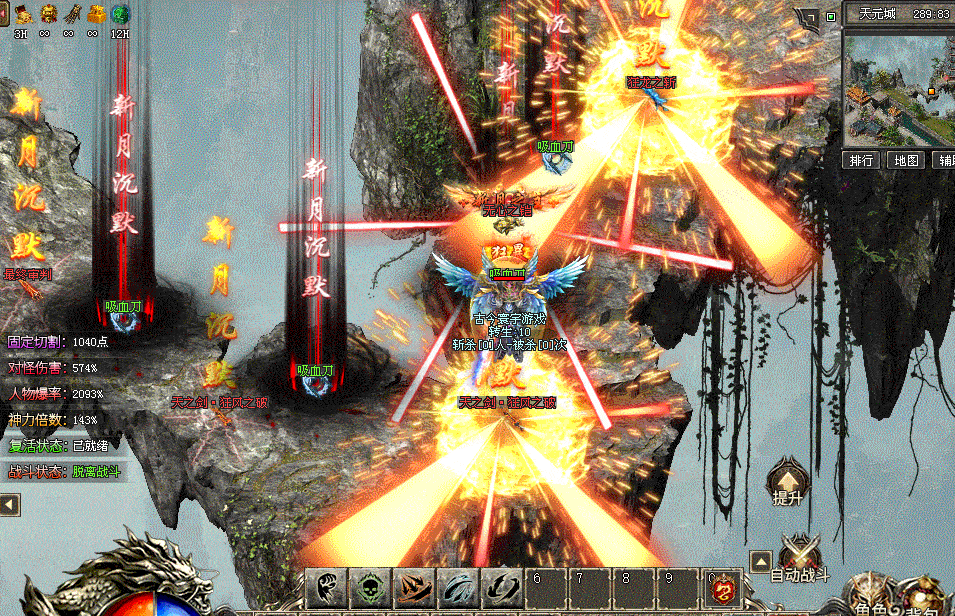Click the left-edge collapse arrow
Image resolution: width=955 pixels, height=616 pixels.
[x=9, y=505]
